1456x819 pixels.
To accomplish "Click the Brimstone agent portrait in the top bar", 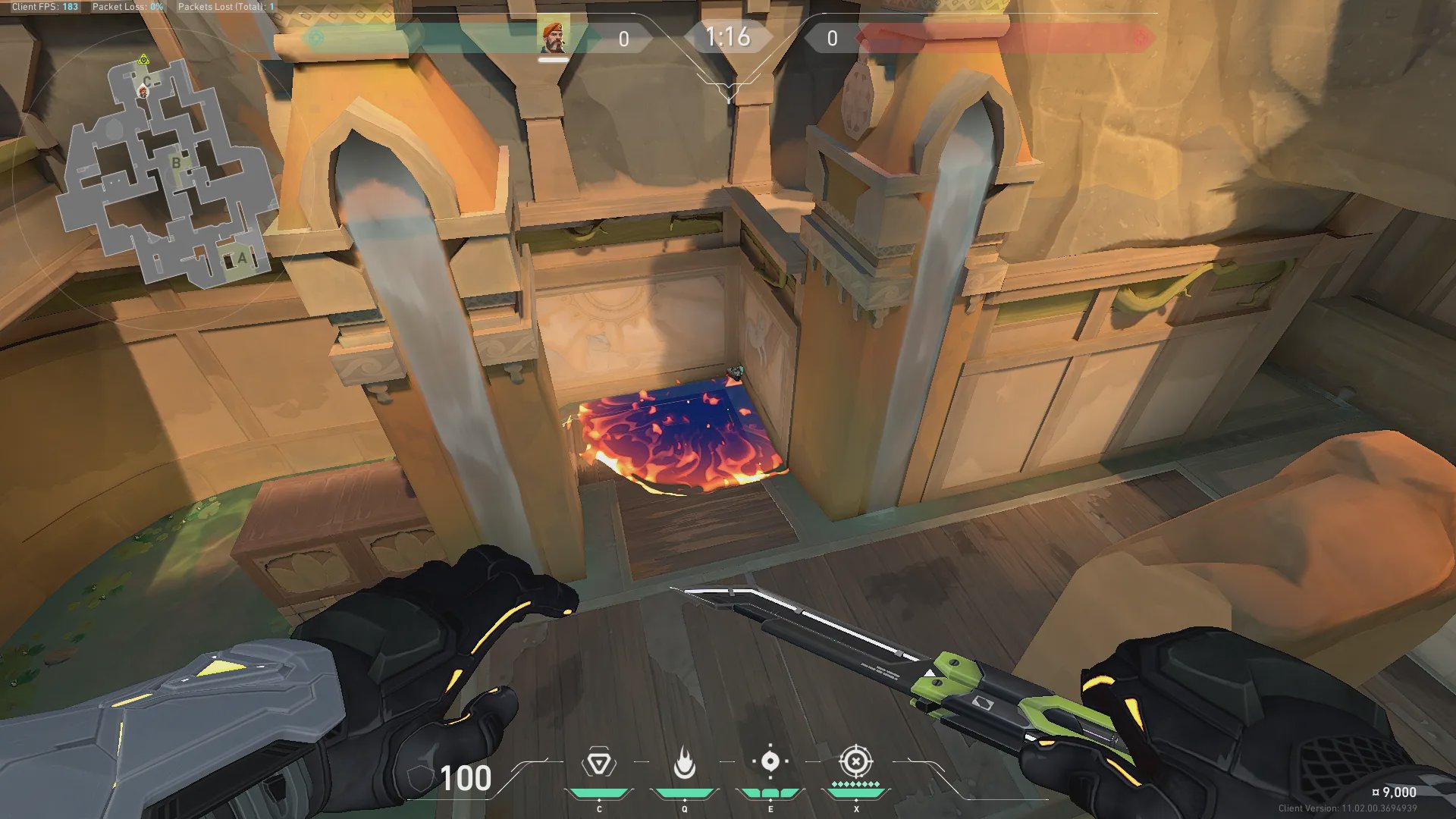I will point(554,37).
